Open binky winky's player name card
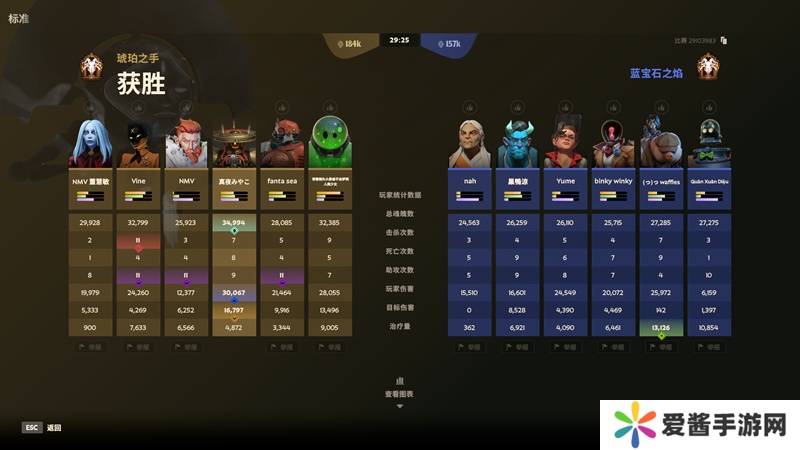800x450 pixels. 613,190
